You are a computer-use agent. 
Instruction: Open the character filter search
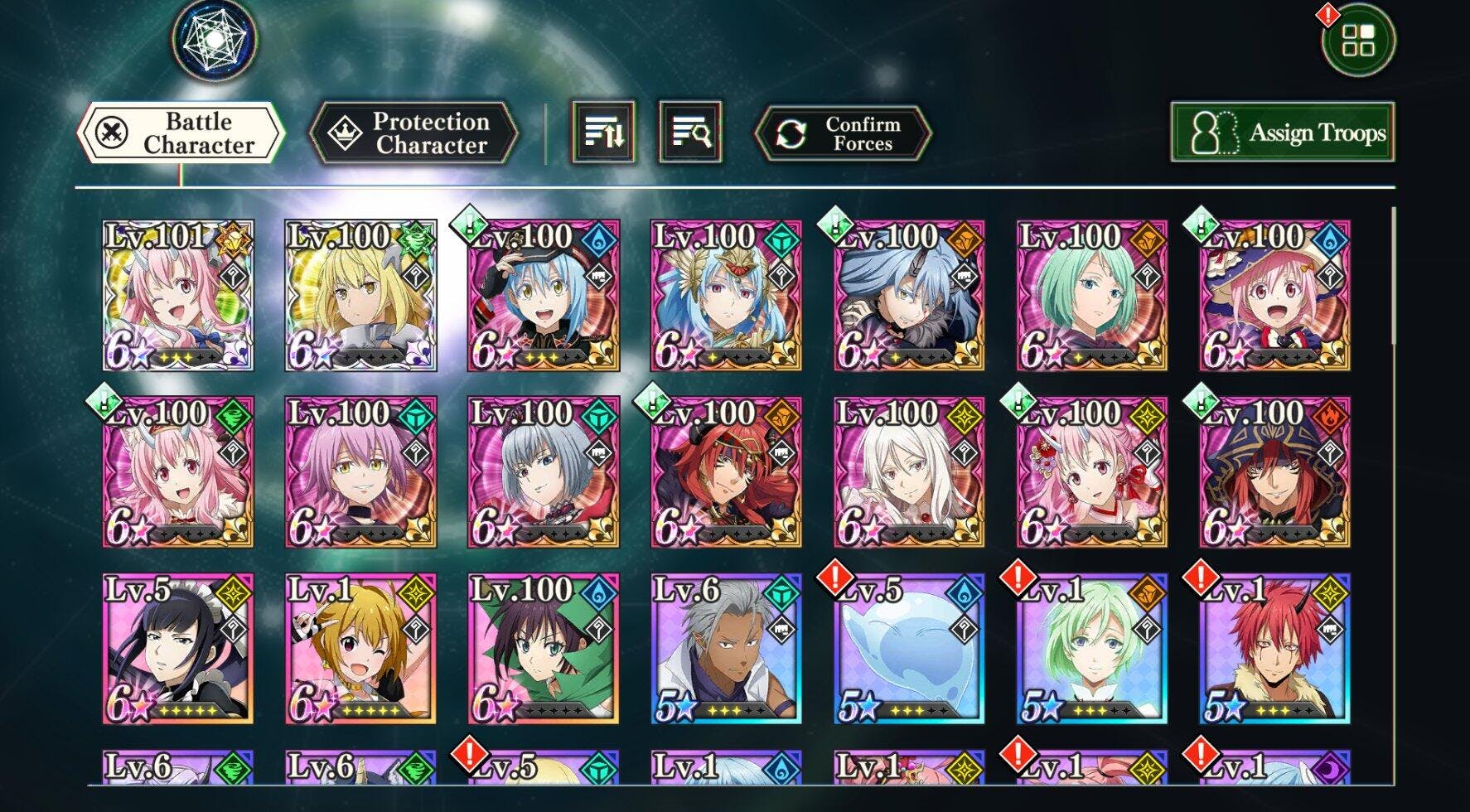tap(690, 132)
